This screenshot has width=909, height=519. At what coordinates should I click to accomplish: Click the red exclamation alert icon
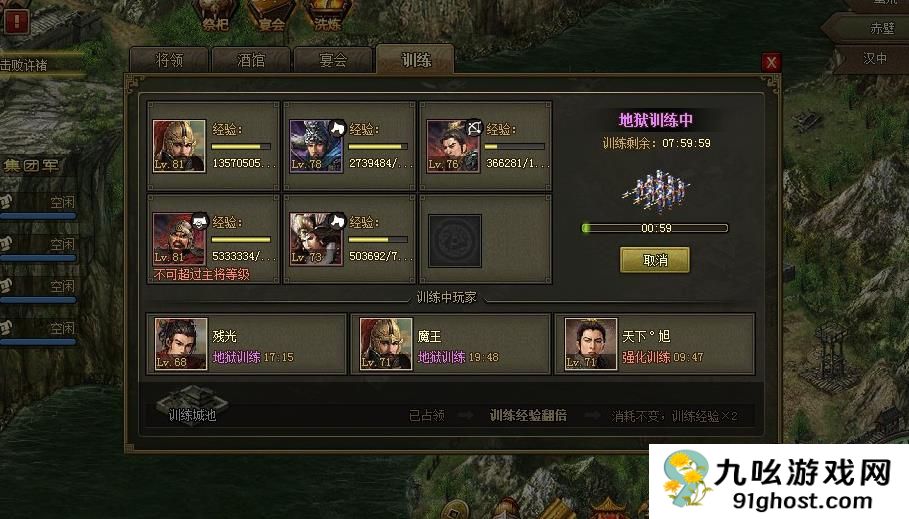pos(15,21)
